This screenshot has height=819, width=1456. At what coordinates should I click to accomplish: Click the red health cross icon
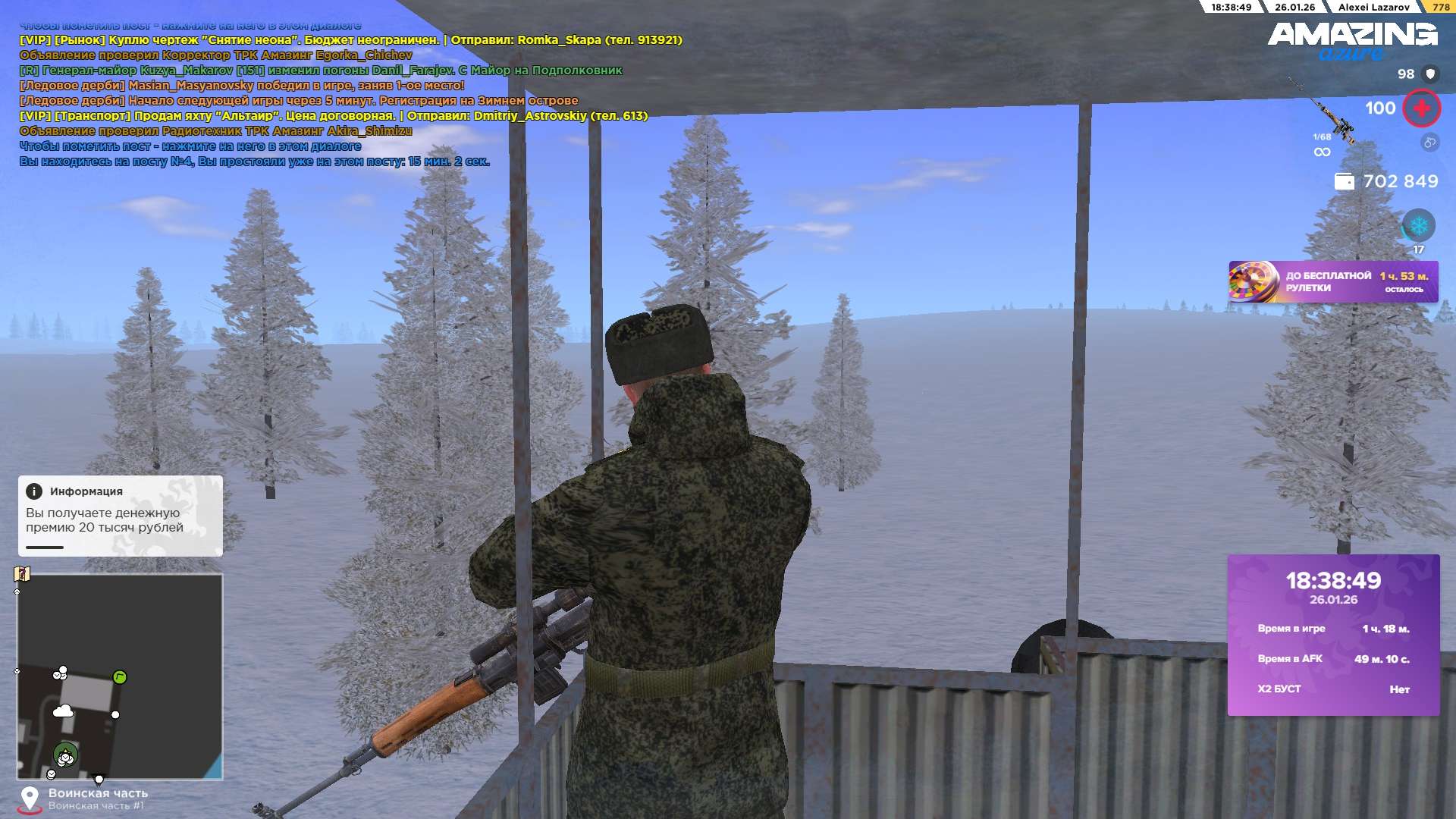click(x=1421, y=108)
